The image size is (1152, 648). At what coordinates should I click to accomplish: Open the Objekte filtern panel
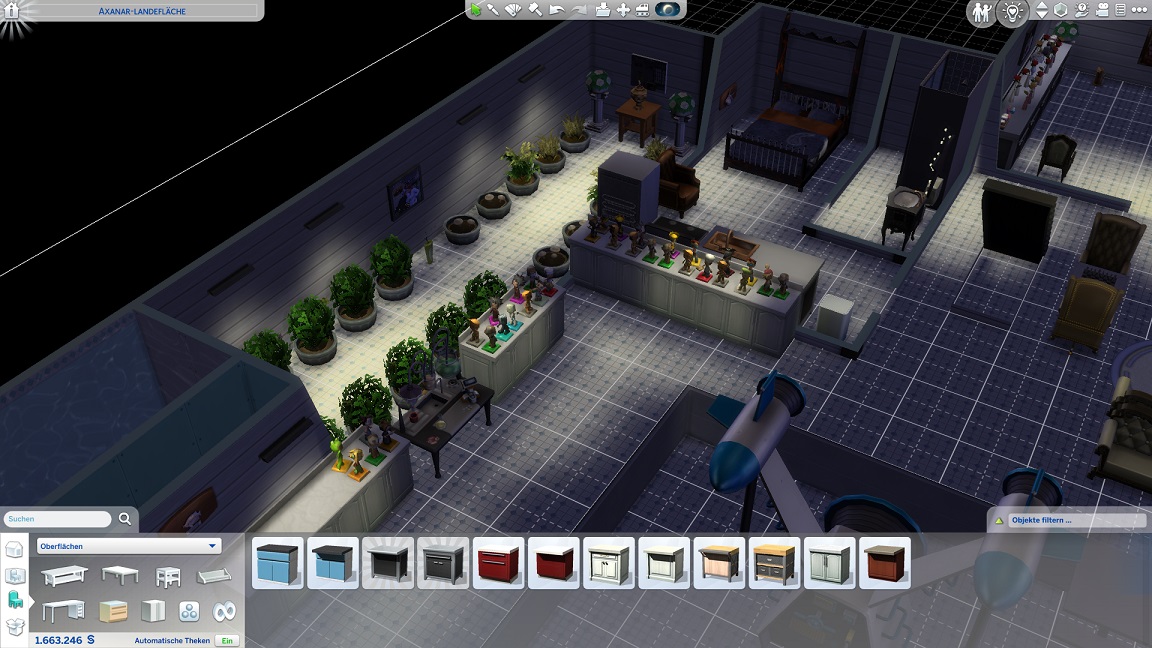1067,520
